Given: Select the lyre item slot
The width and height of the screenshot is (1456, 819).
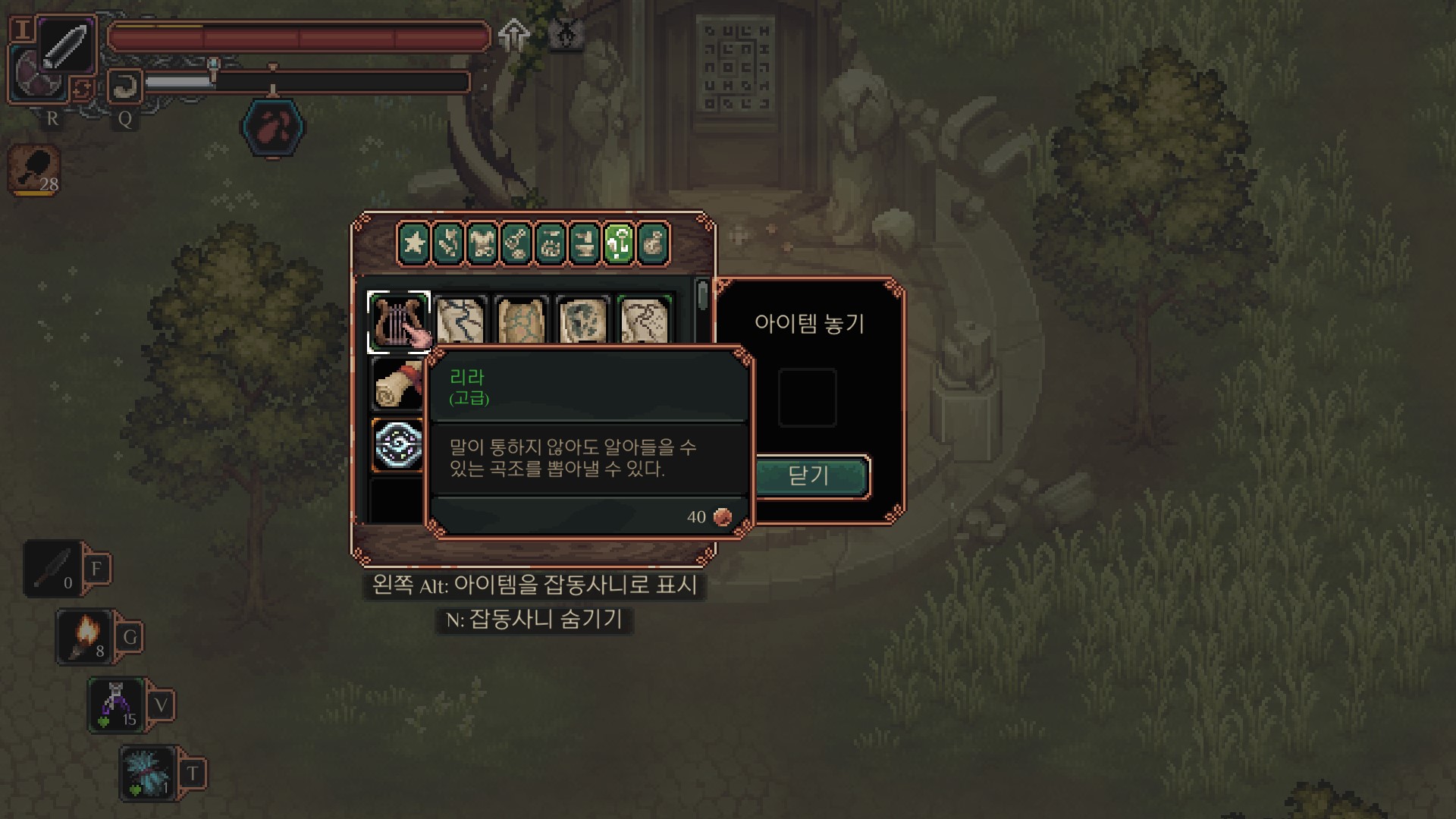Looking at the screenshot, I should 398,322.
